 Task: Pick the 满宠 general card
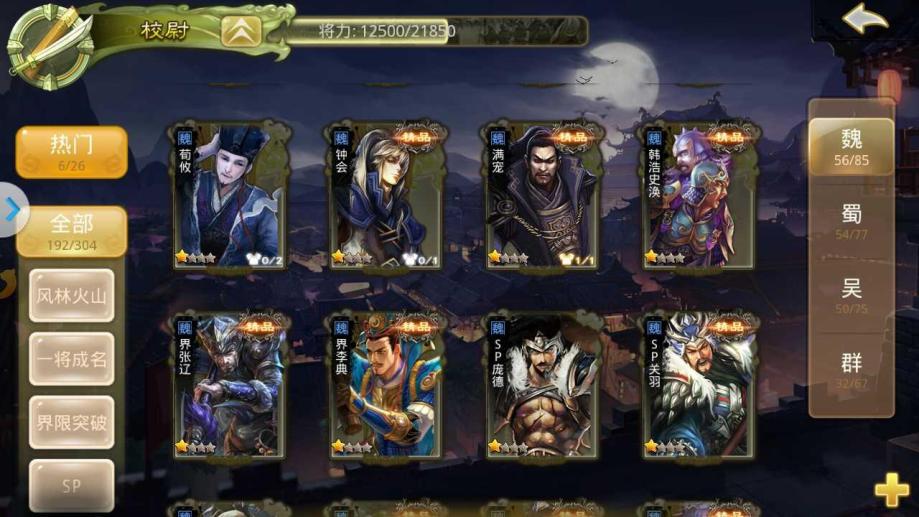click(543, 195)
